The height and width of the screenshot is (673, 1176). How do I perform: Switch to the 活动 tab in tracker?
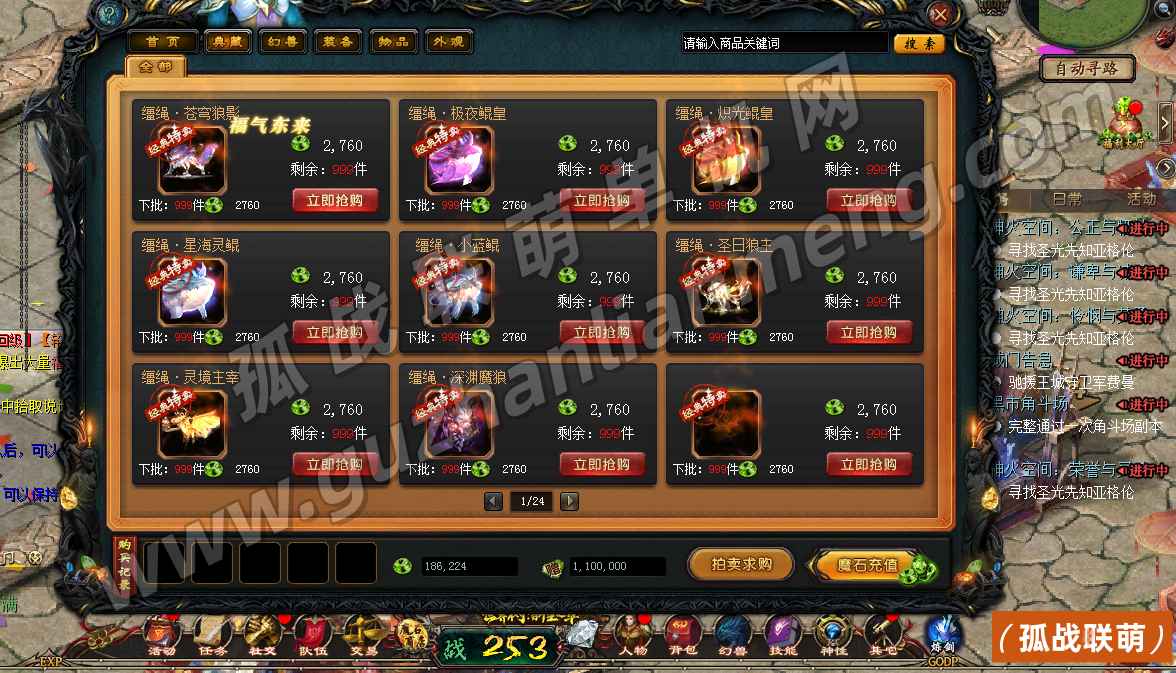click(x=1141, y=199)
